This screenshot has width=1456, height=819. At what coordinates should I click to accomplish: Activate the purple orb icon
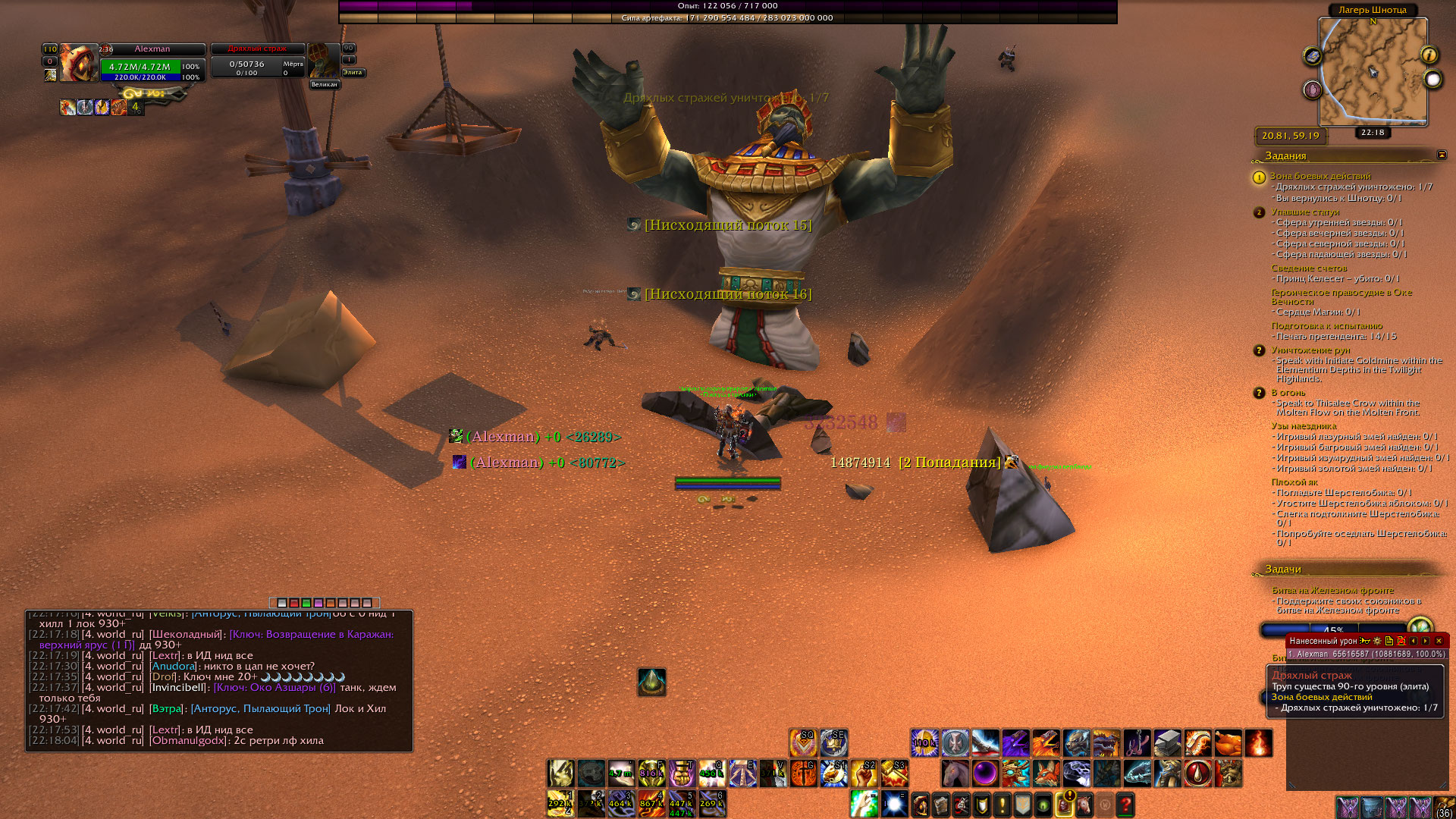click(x=985, y=773)
